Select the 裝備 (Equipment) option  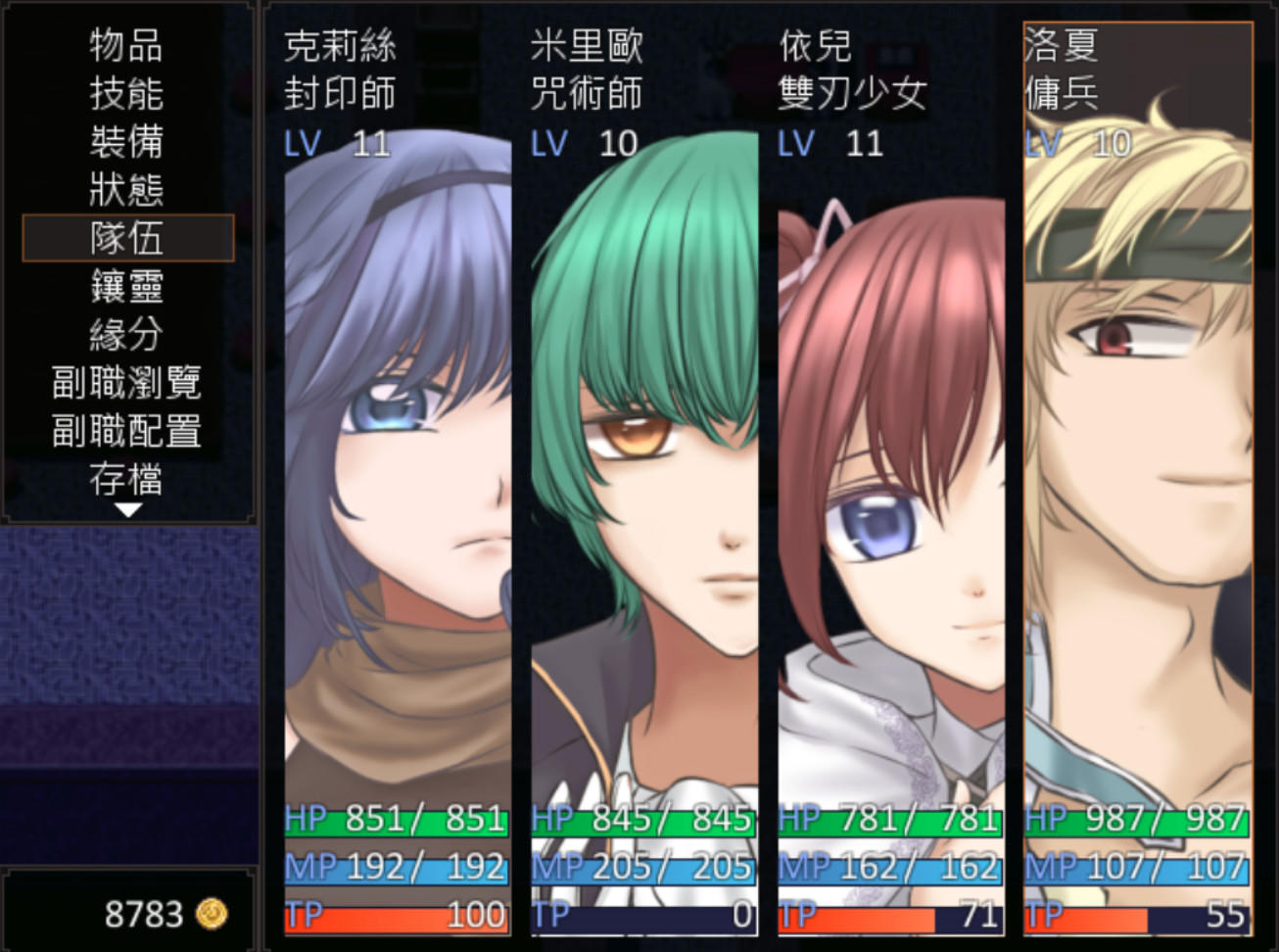click(128, 141)
